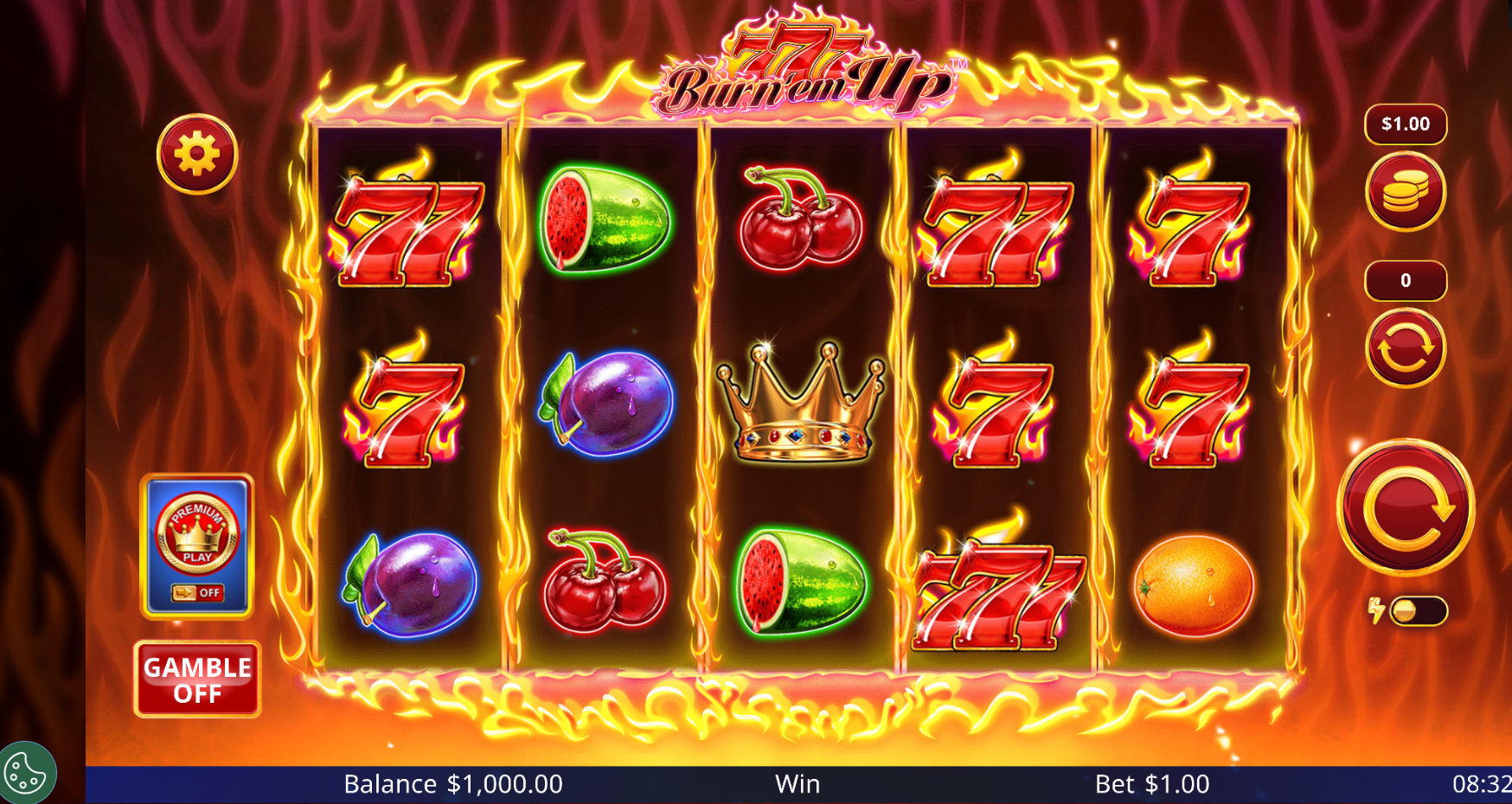The width and height of the screenshot is (1512, 804).
Task: Open the gear settings menu
Action: (x=197, y=155)
